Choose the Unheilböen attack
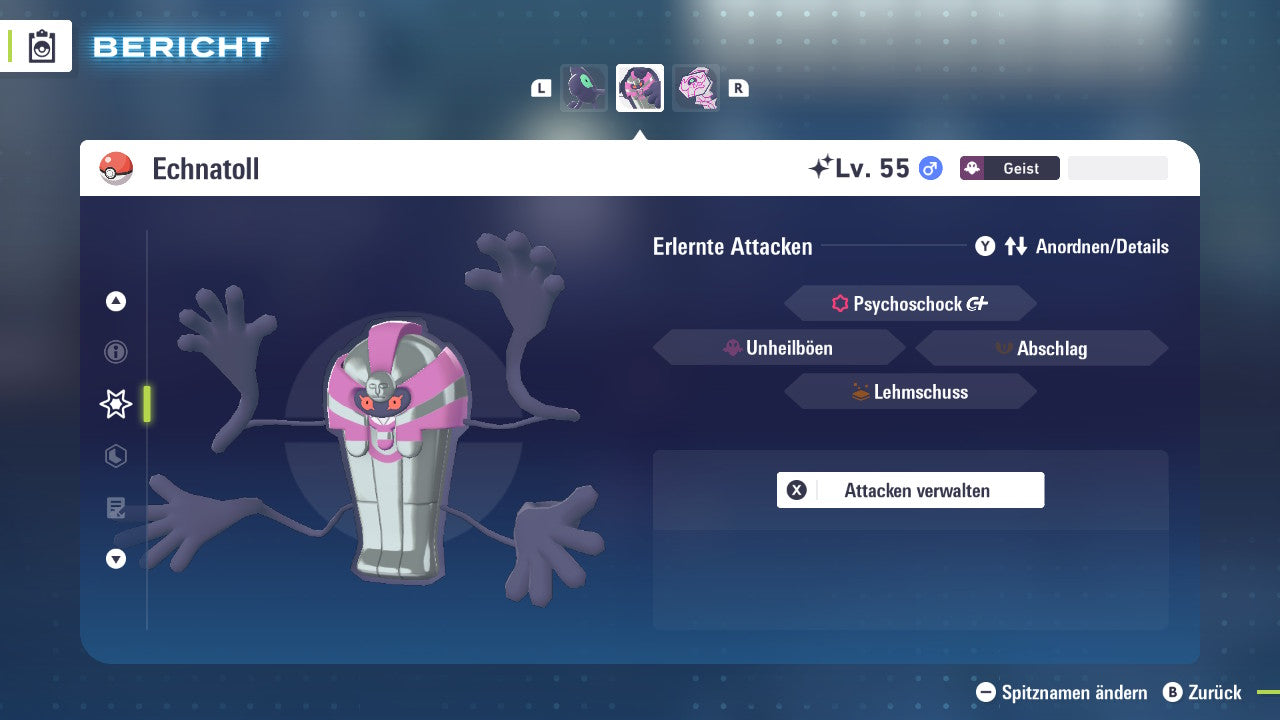Screen dimensions: 1280x720 point(779,348)
